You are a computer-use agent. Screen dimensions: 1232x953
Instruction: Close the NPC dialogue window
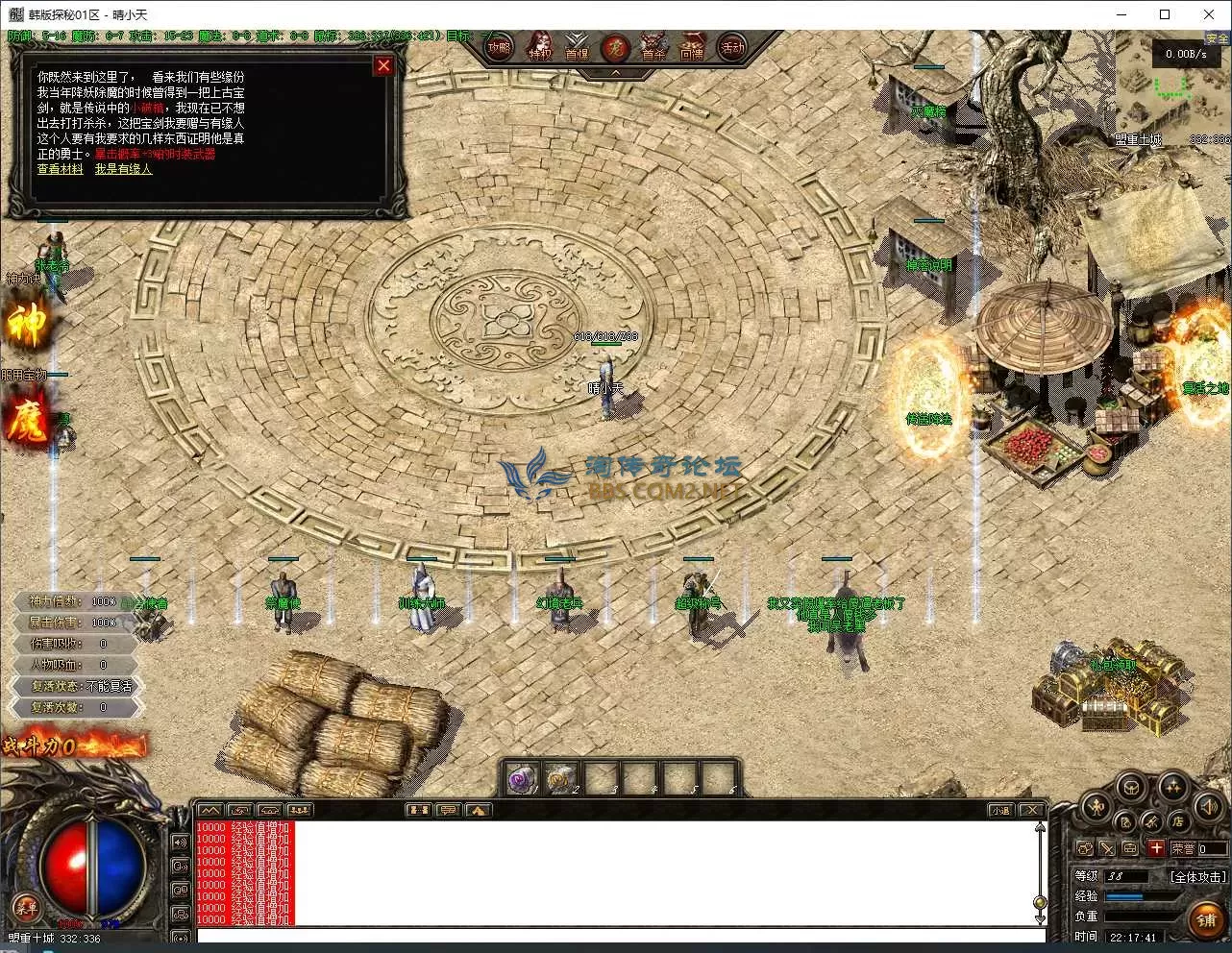pyautogui.click(x=383, y=65)
